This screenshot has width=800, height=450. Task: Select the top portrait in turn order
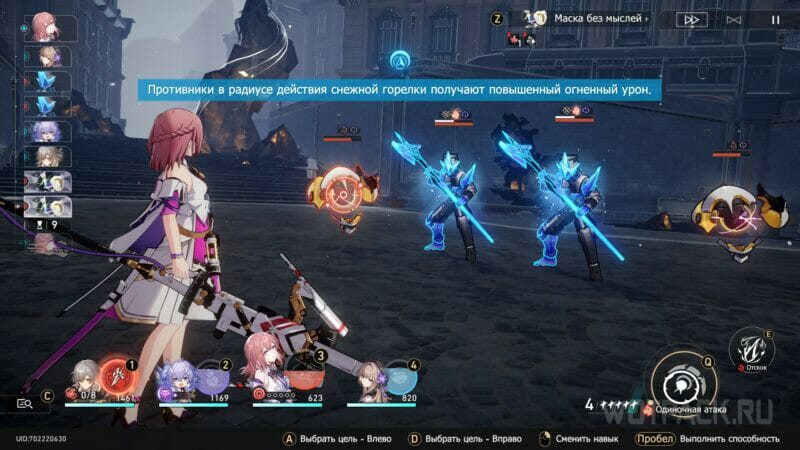(44, 26)
